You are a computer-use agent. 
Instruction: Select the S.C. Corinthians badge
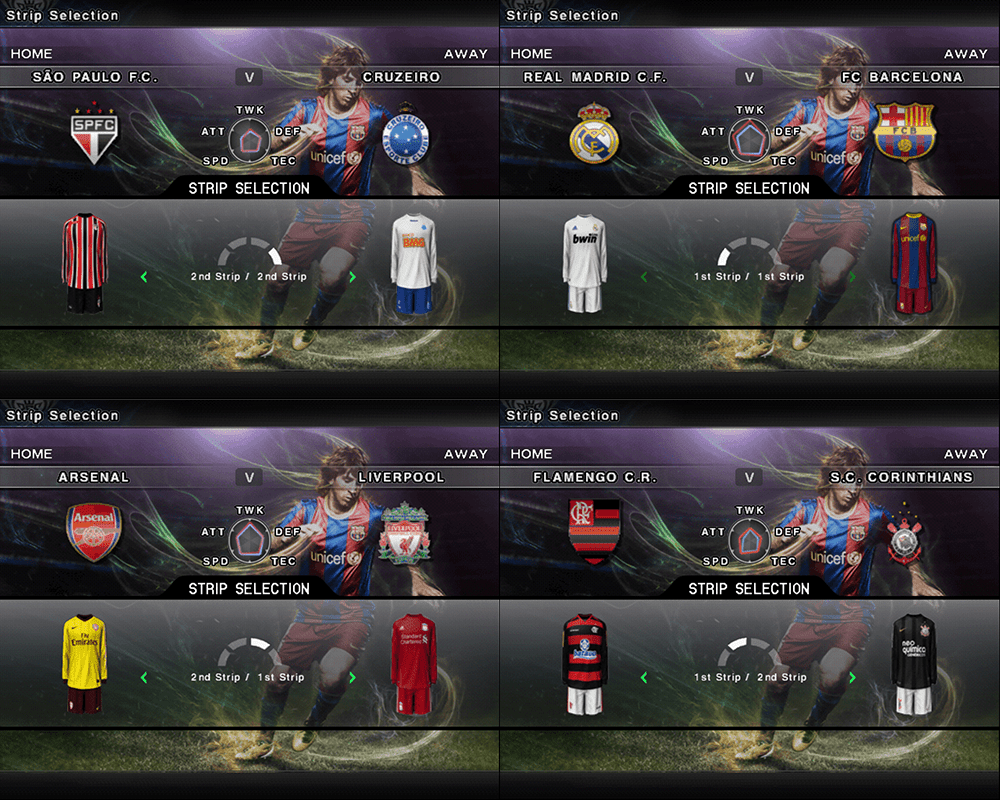click(904, 533)
